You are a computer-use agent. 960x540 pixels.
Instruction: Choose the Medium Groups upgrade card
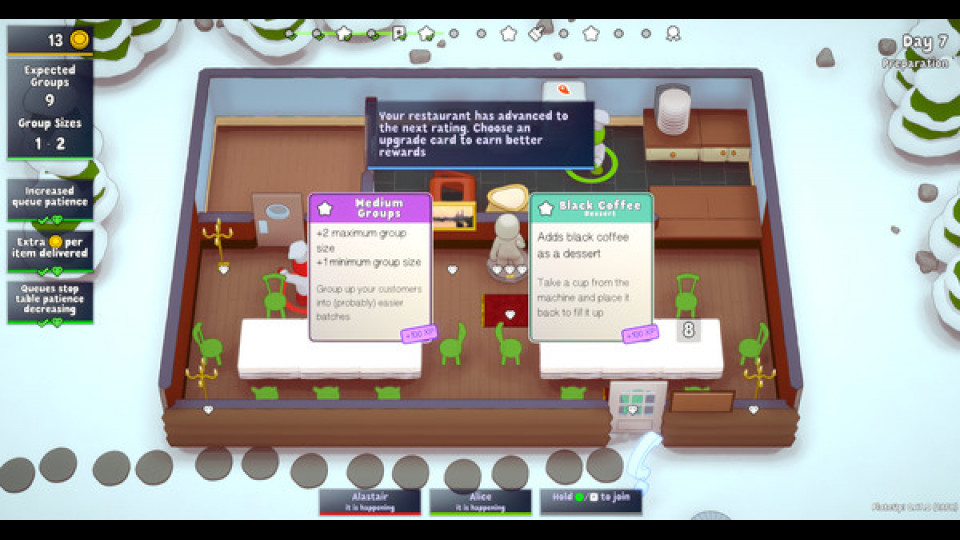[370, 267]
